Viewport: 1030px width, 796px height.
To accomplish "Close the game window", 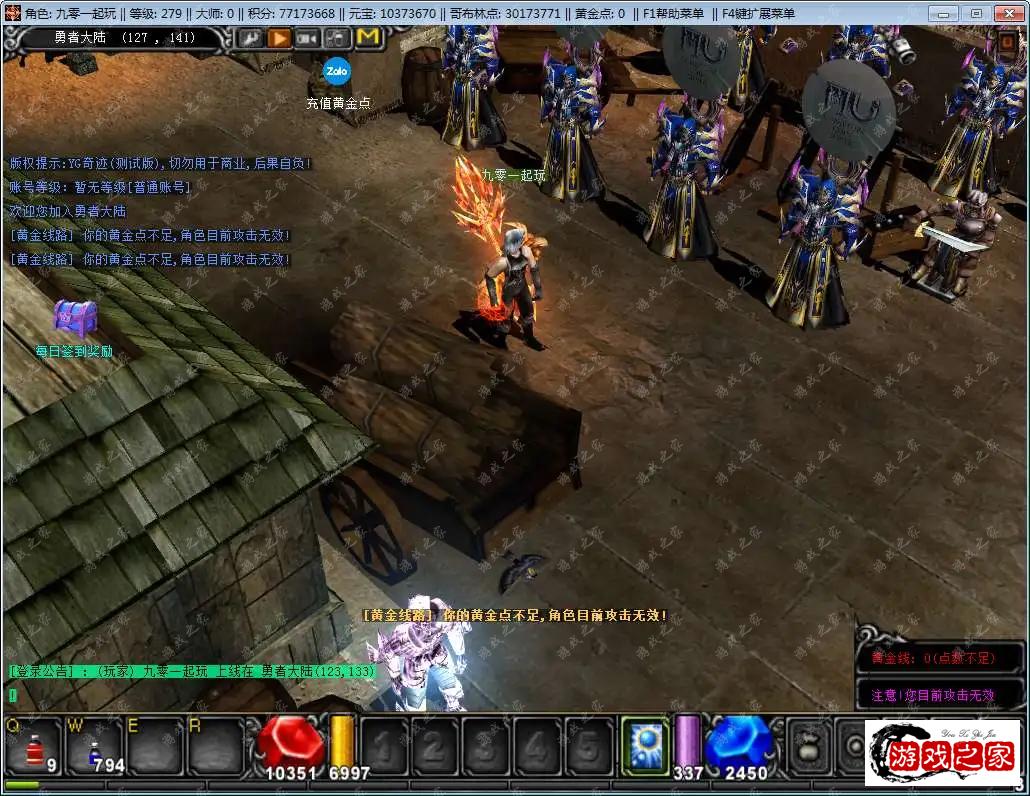I will [1009, 13].
